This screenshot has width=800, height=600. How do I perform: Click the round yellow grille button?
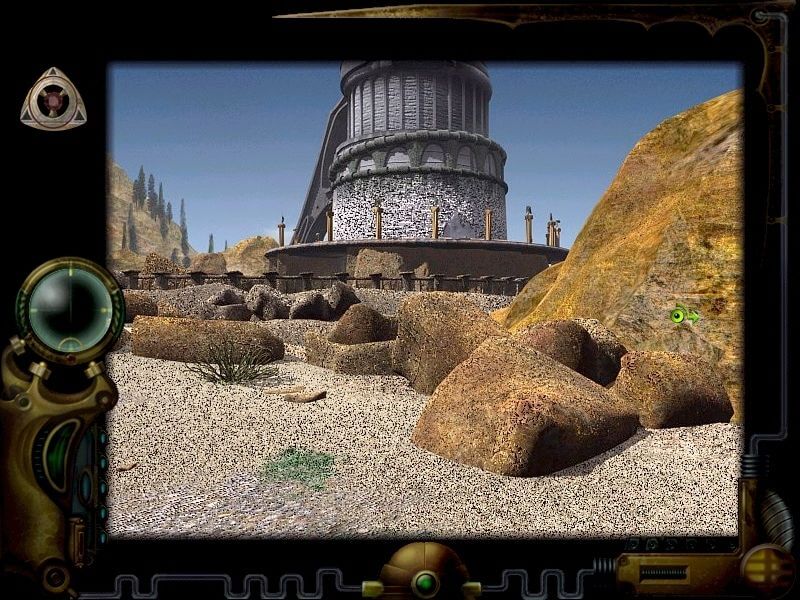pyautogui.click(x=767, y=566)
